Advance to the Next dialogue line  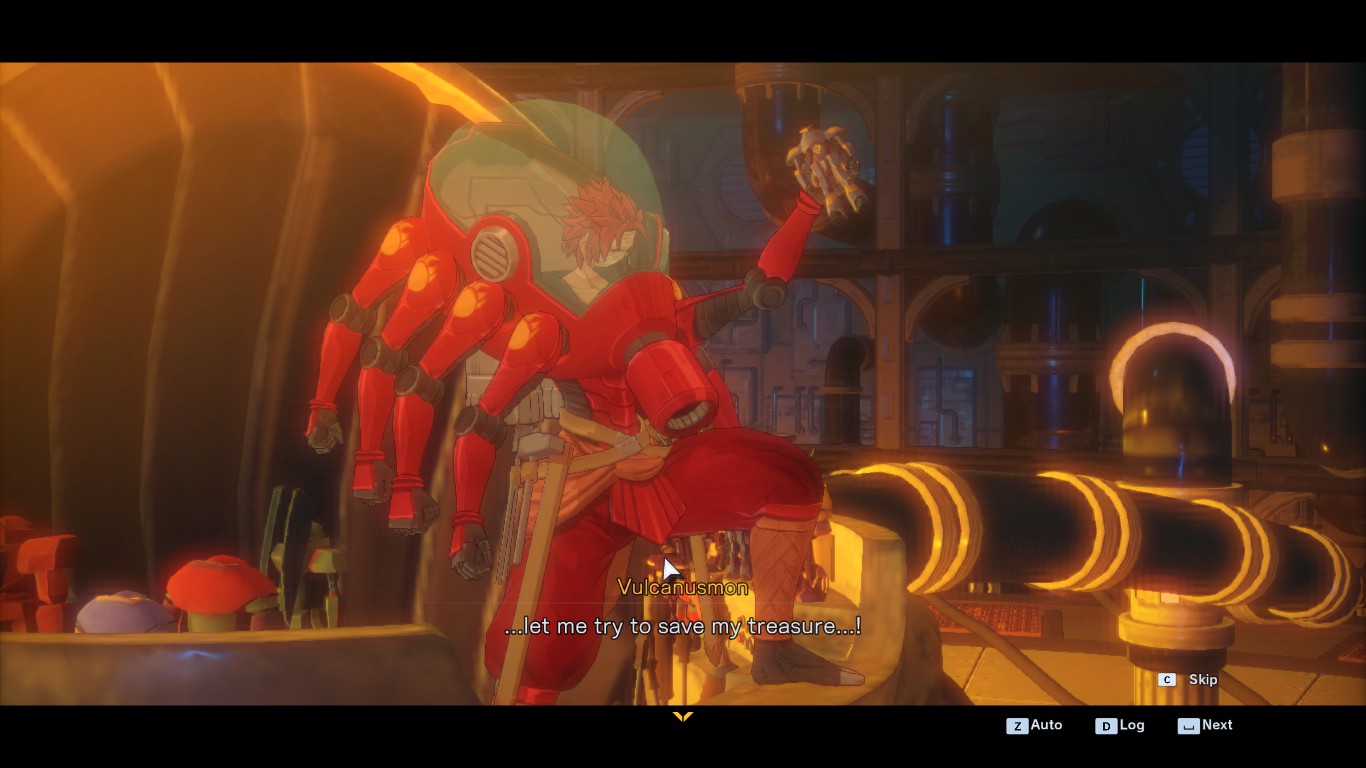pos(1206,725)
